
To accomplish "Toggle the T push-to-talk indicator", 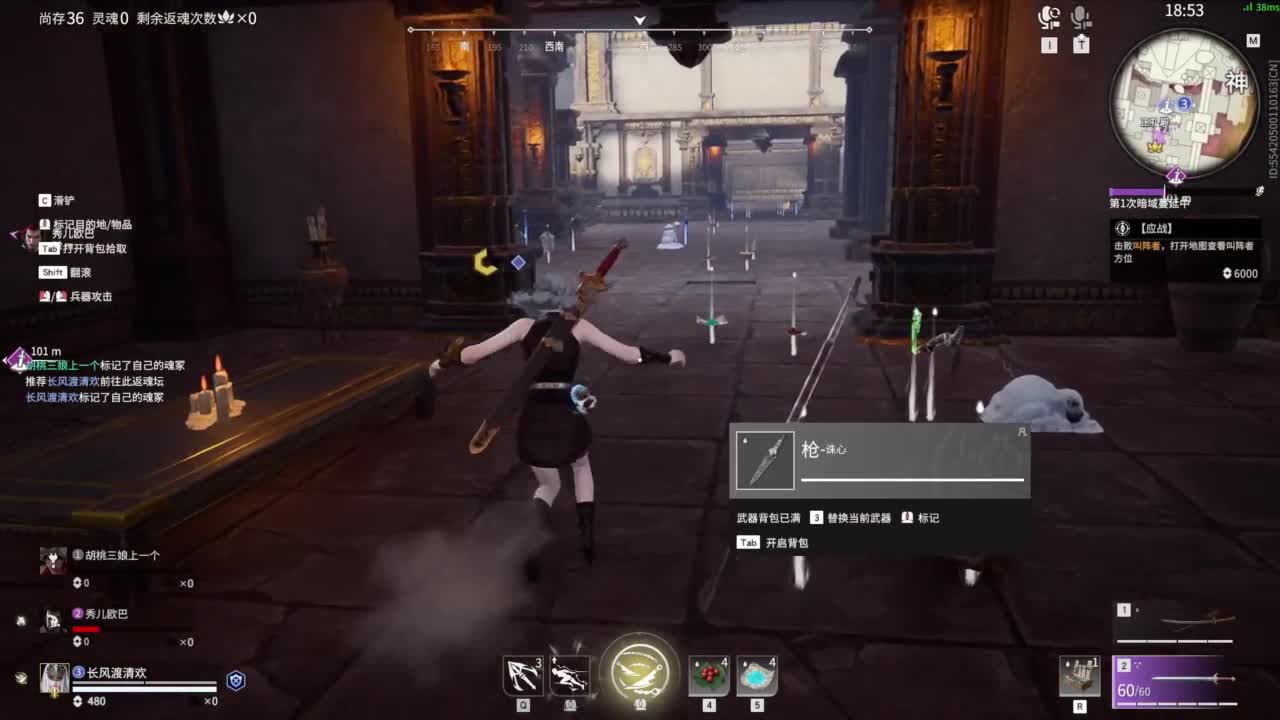I will (1080, 44).
